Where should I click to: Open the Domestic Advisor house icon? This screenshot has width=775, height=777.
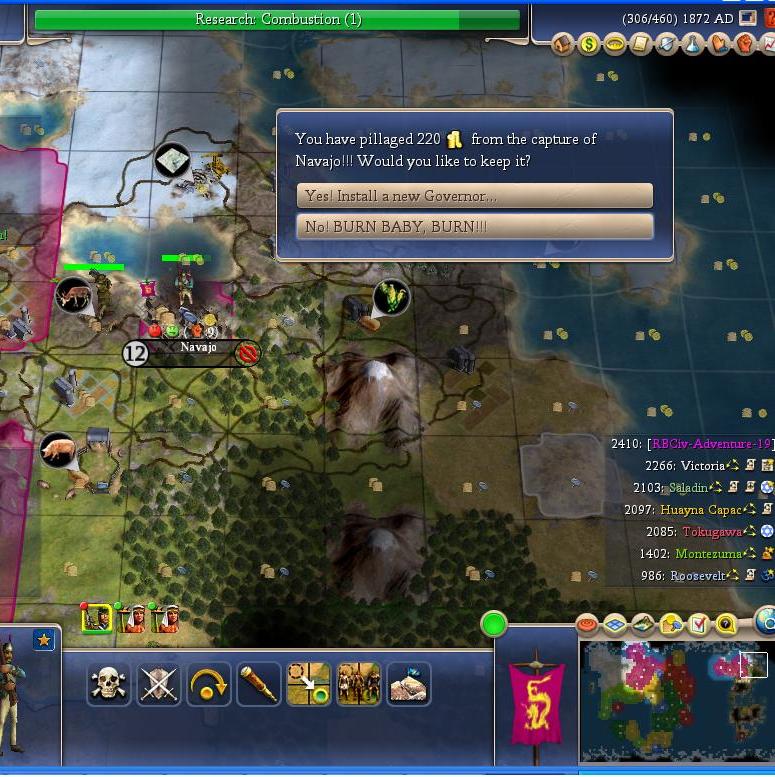[x=563, y=45]
